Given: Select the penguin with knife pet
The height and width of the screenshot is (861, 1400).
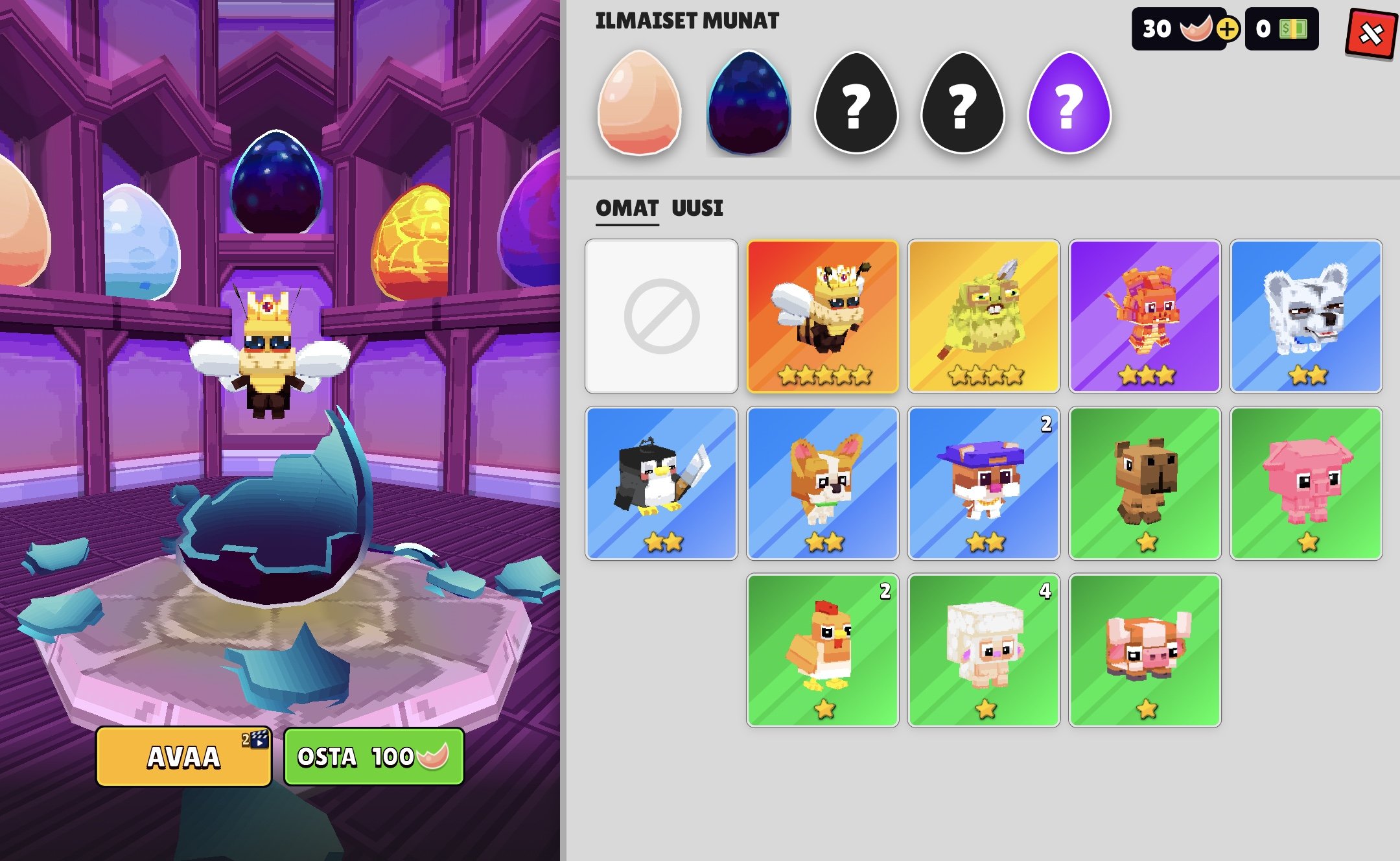Looking at the screenshot, I should (x=661, y=484).
